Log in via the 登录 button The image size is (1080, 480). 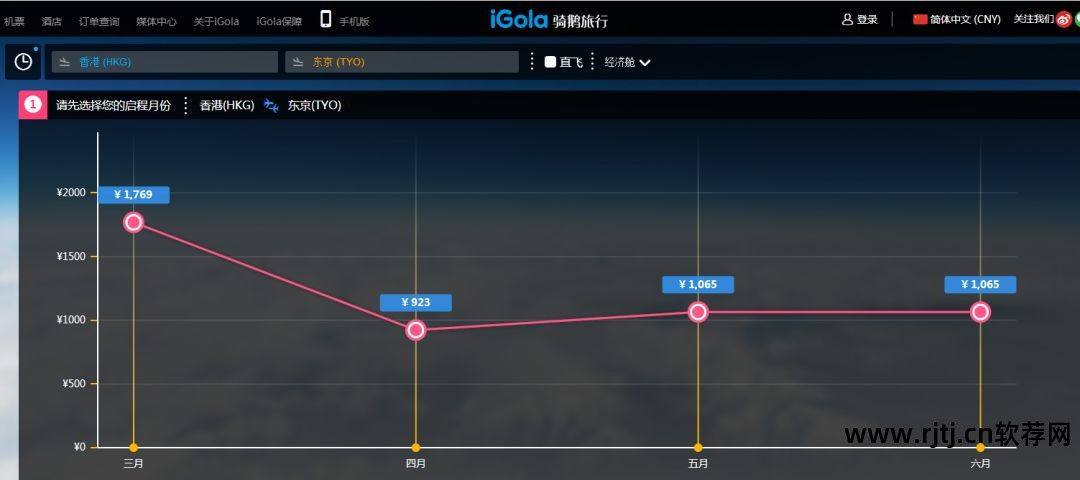(x=860, y=19)
